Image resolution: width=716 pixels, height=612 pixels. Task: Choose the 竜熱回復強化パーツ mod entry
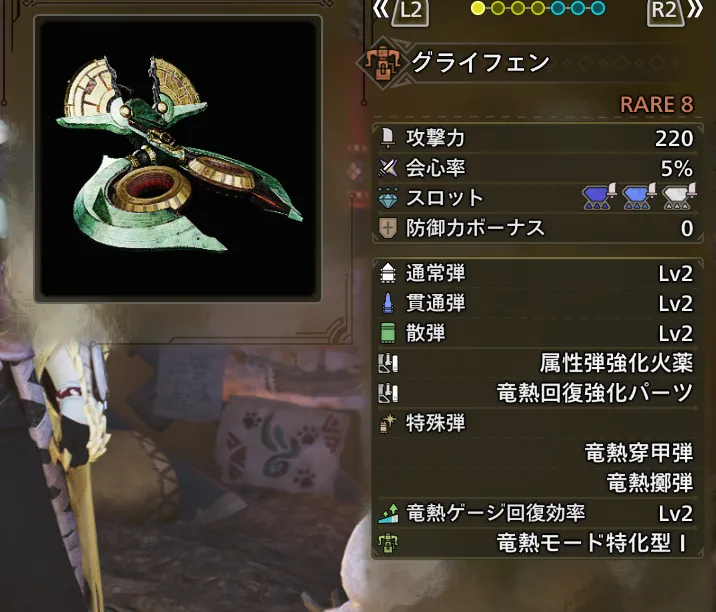point(594,393)
